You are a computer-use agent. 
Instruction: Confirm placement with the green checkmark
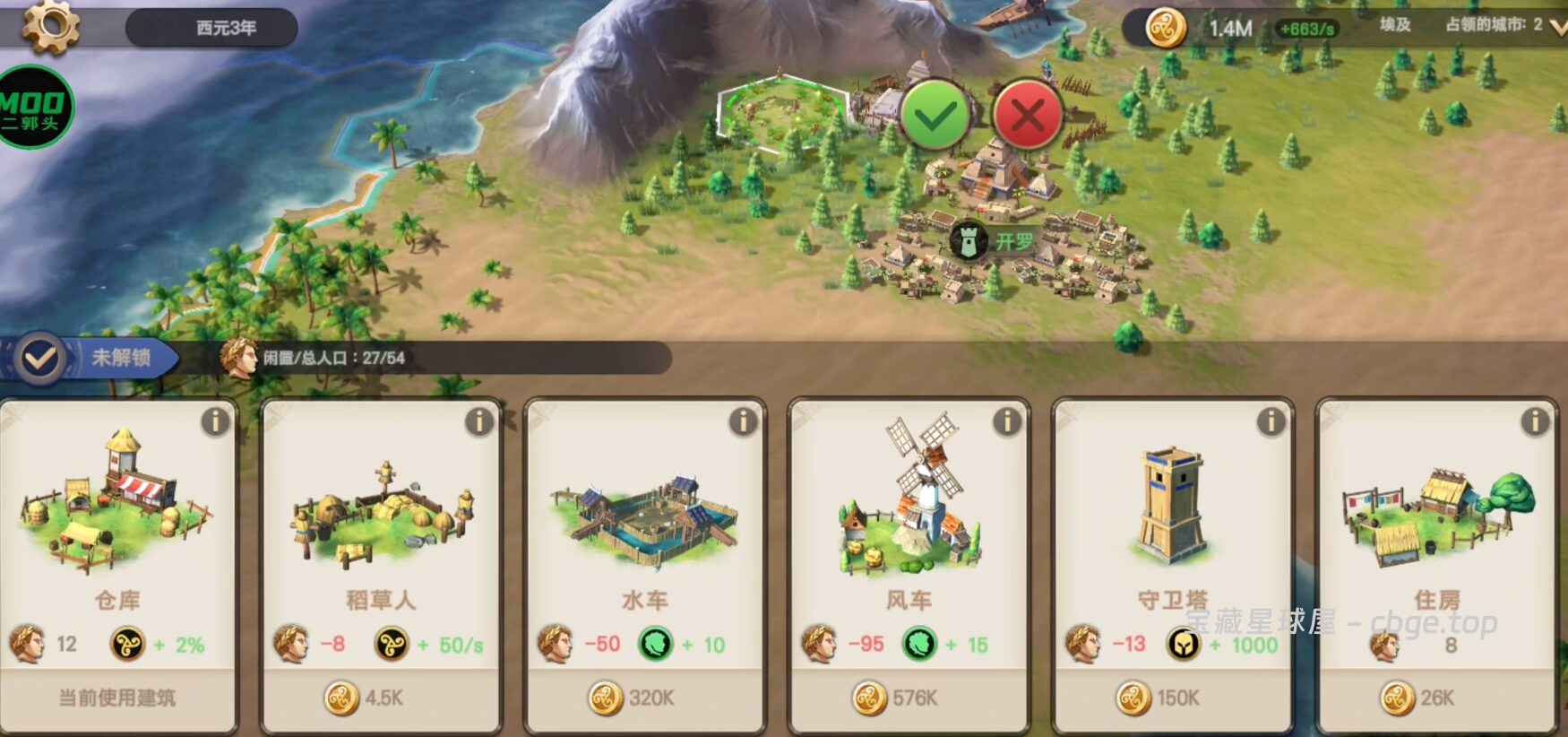coord(935,116)
